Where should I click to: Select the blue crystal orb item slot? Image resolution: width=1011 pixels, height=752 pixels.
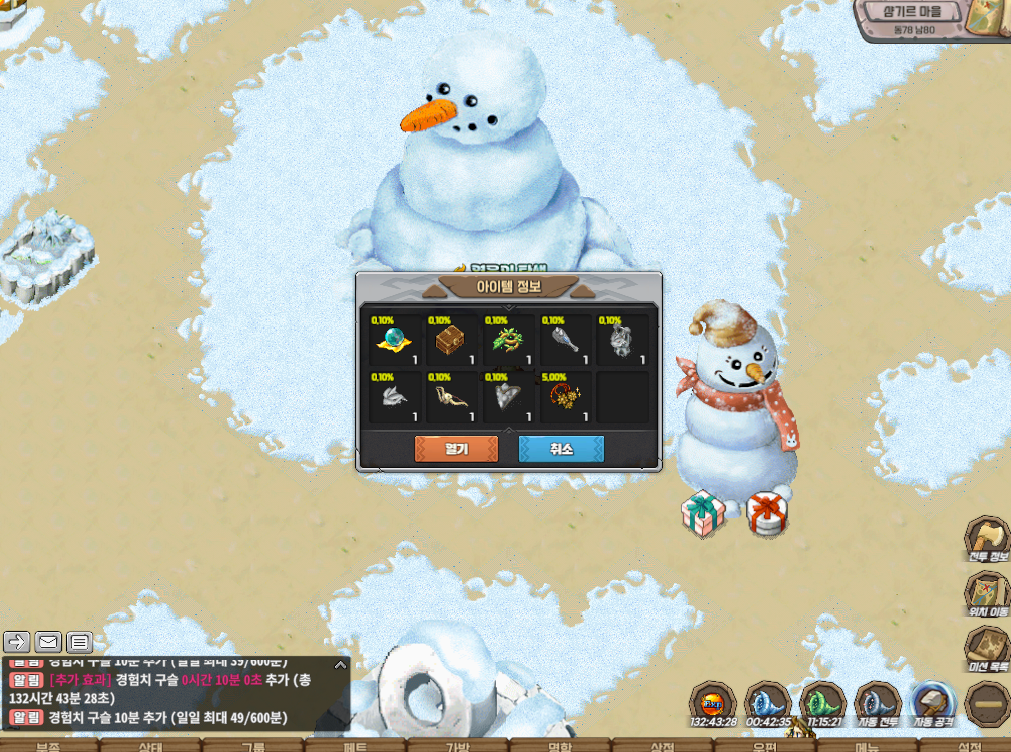[395, 341]
